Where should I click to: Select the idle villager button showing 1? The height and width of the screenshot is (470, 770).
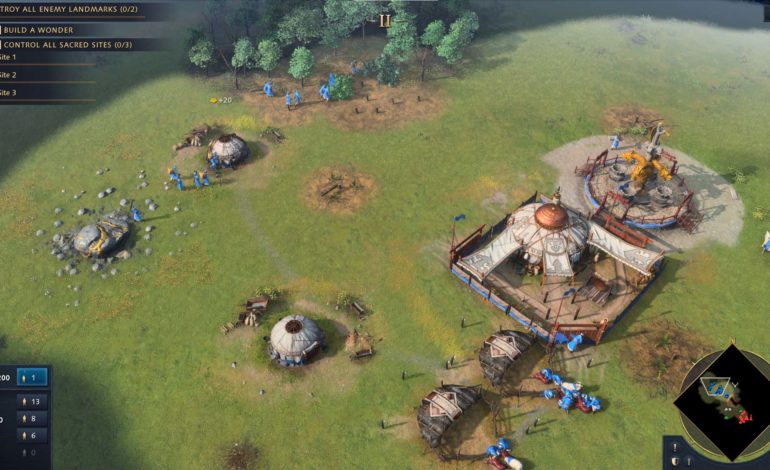click(32, 378)
